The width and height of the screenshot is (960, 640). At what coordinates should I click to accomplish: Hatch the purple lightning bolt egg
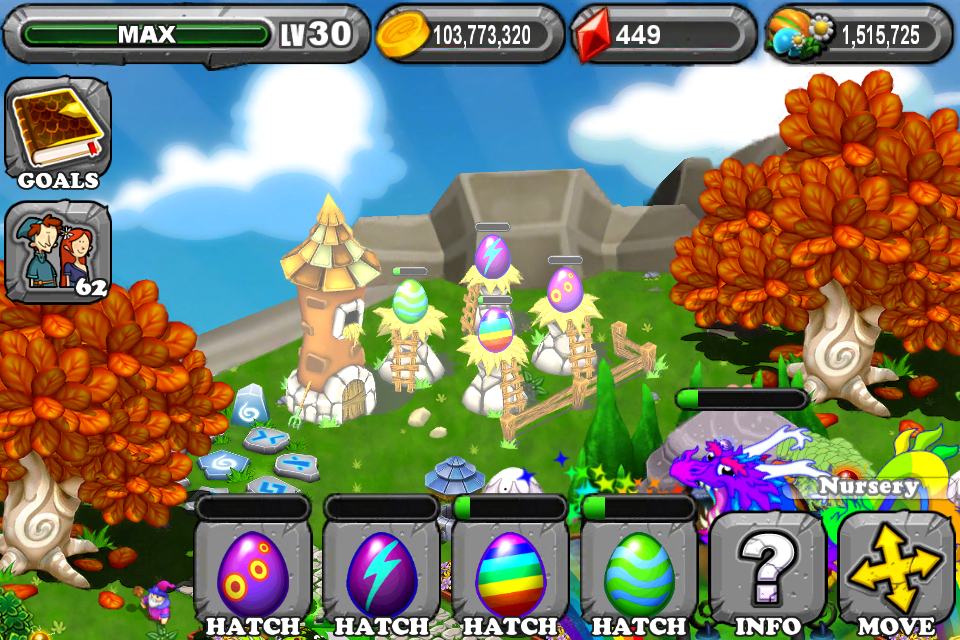click(381, 575)
